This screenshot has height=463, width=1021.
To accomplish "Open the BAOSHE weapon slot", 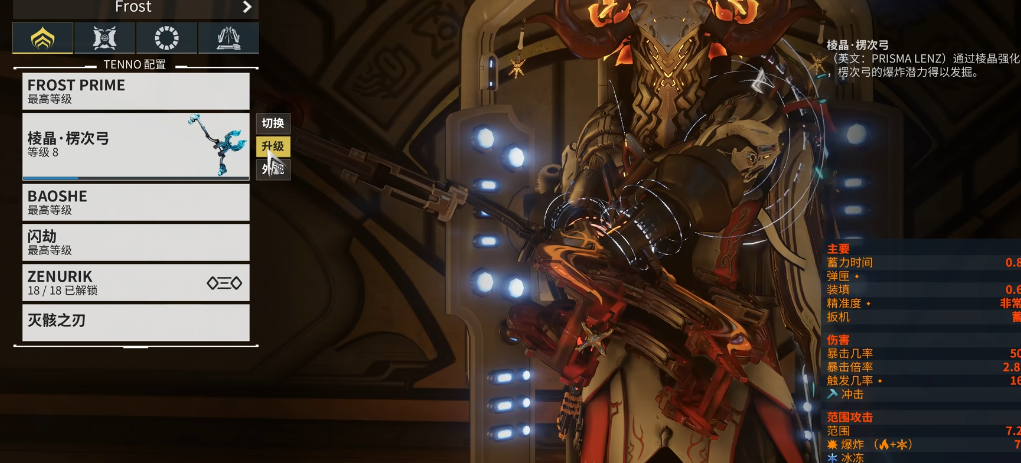I will click(135, 202).
